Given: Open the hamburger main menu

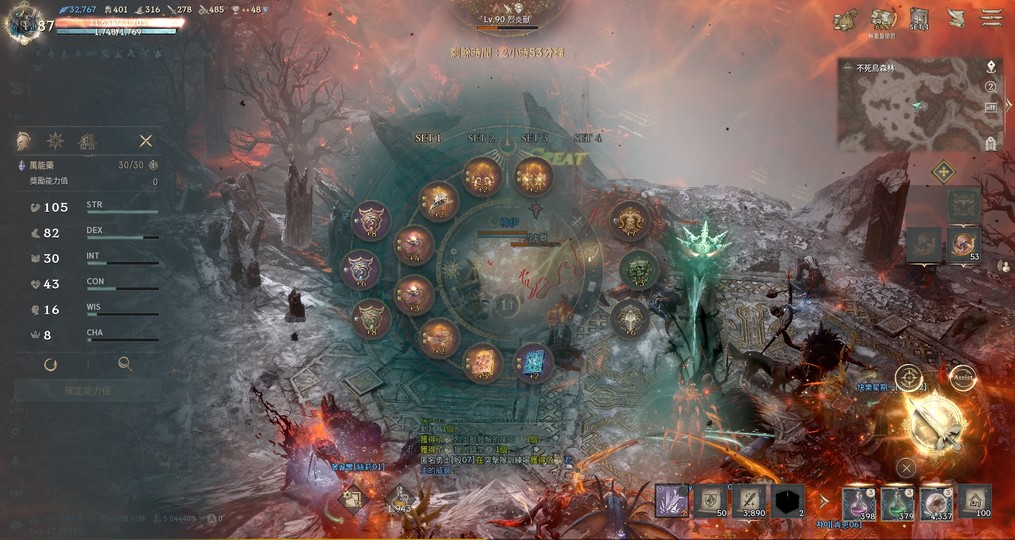Looking at the screenshot, I should pyautogui.click(x=992, y=18).
